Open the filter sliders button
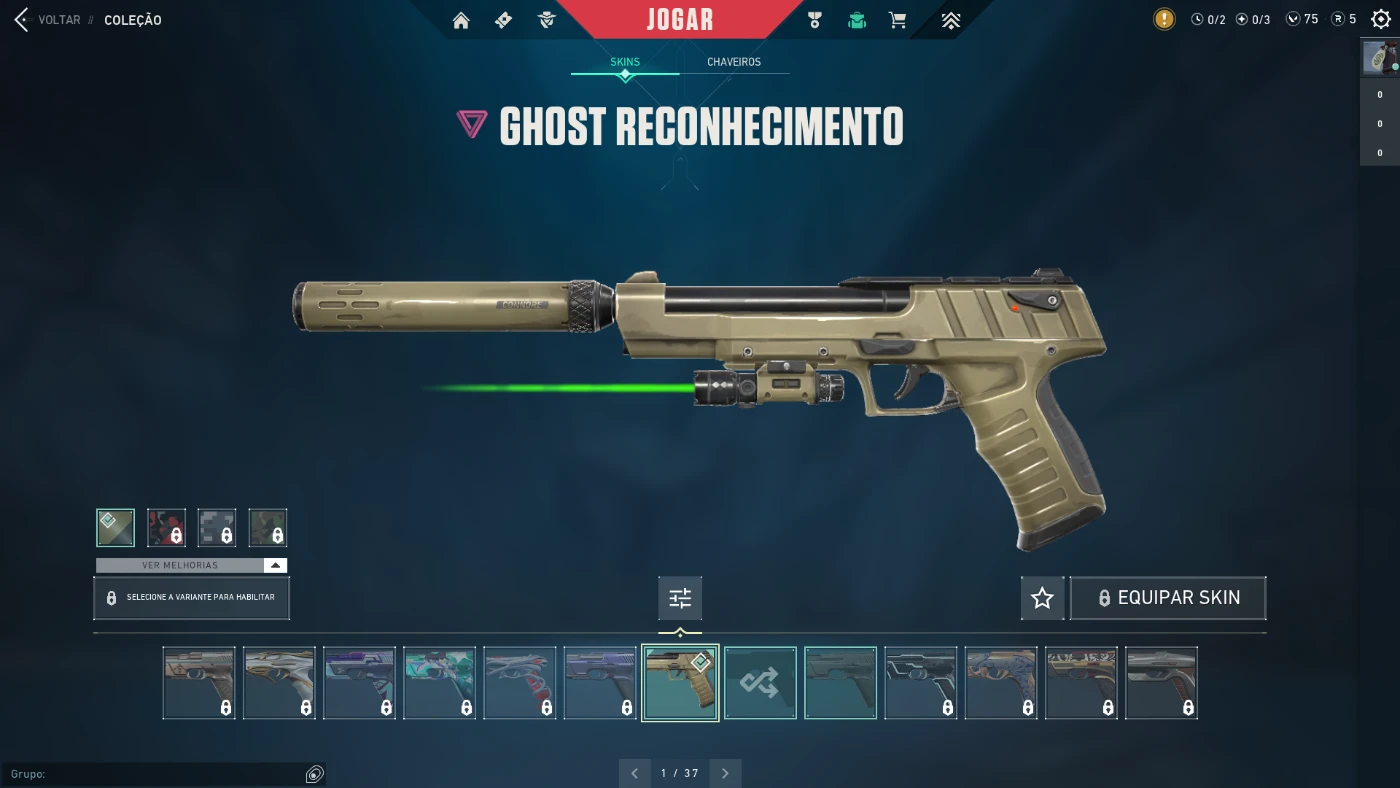This screenshot has height=788, width=1400. [x=680, y=598]
